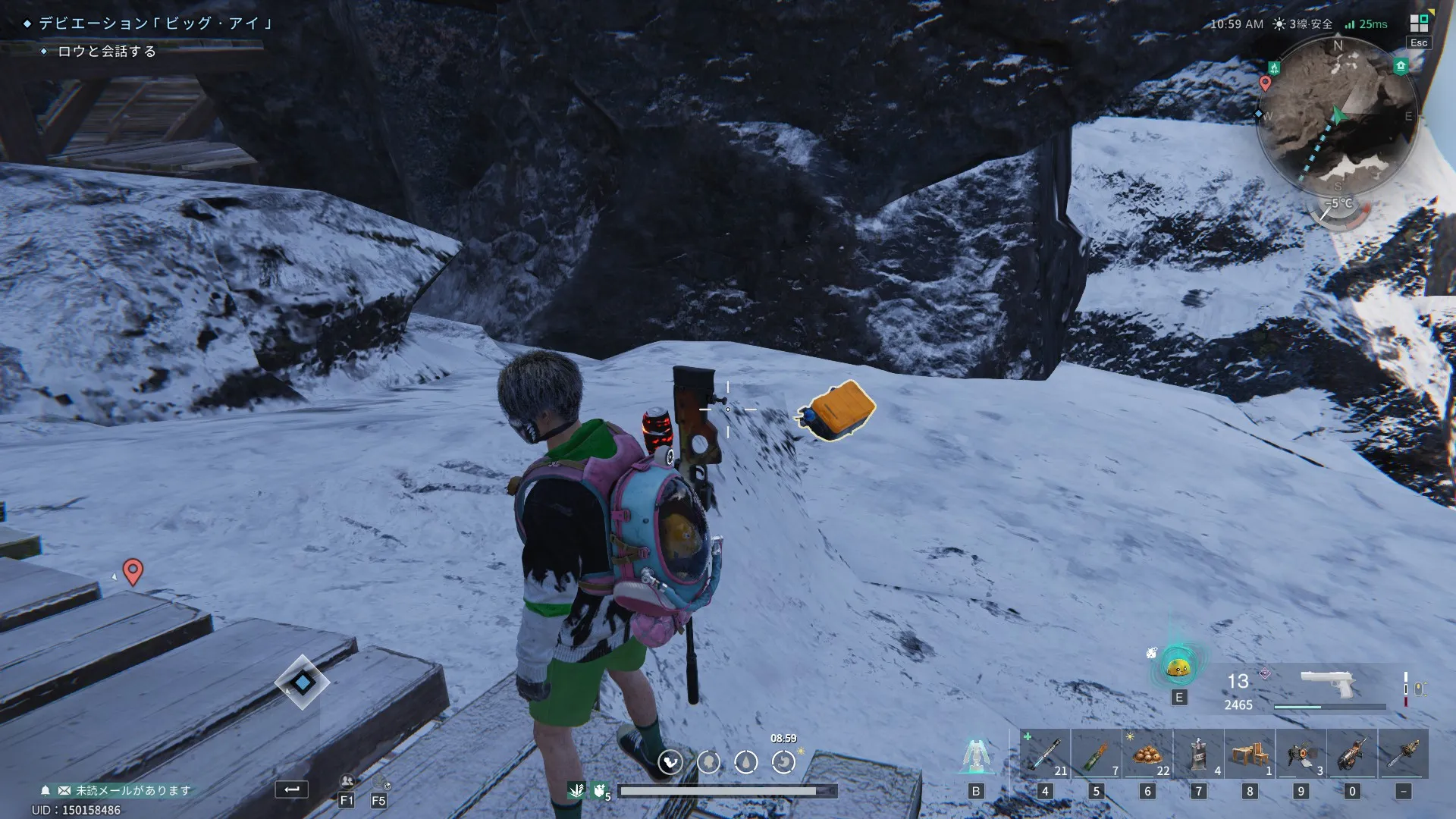1456x819 pixels.
Task: Select the molotov bottle hotbar slot
Action: (x=1096, y=755)
